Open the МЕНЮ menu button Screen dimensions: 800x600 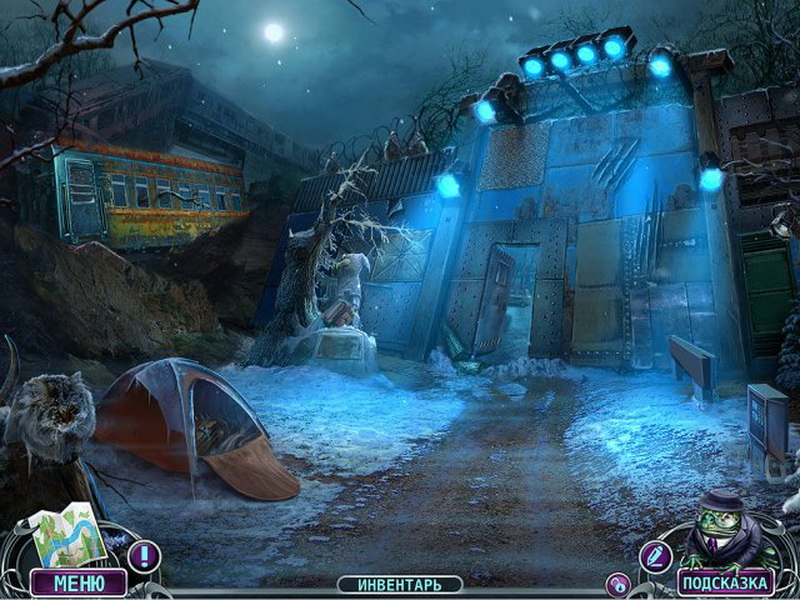(78, 582)
